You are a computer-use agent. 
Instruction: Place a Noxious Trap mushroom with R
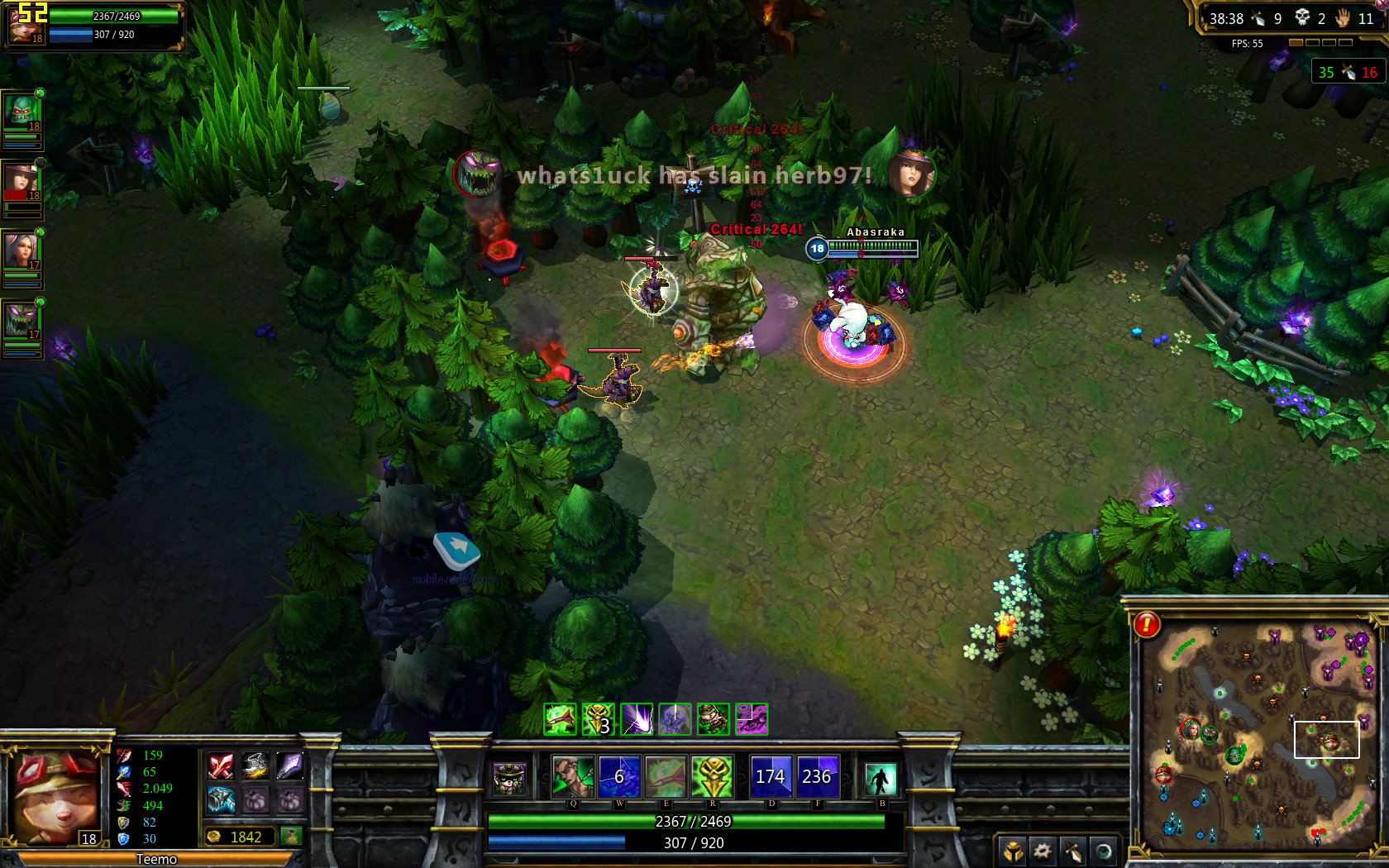[x=712, y=777]
